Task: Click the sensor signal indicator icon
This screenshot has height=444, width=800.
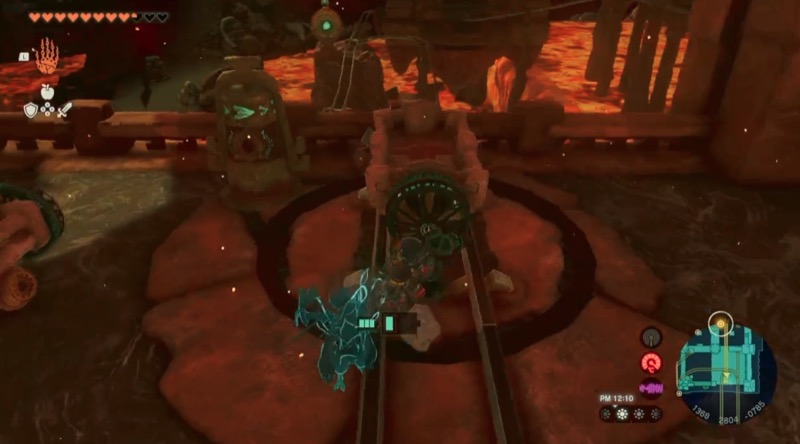Action: point(651,338)
